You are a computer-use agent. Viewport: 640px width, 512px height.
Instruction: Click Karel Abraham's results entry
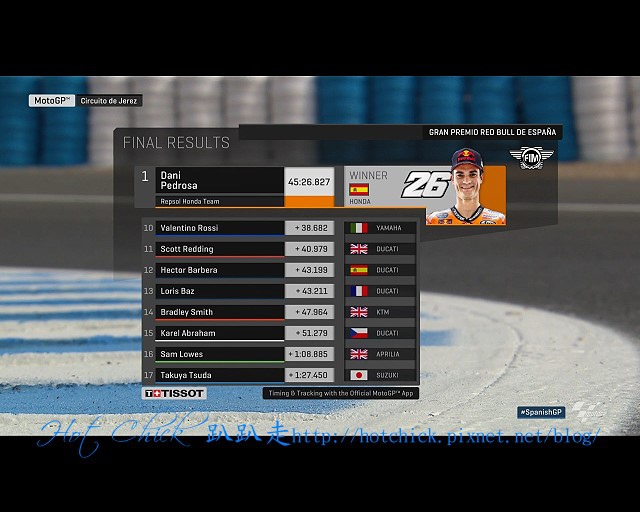click(220, 333)
